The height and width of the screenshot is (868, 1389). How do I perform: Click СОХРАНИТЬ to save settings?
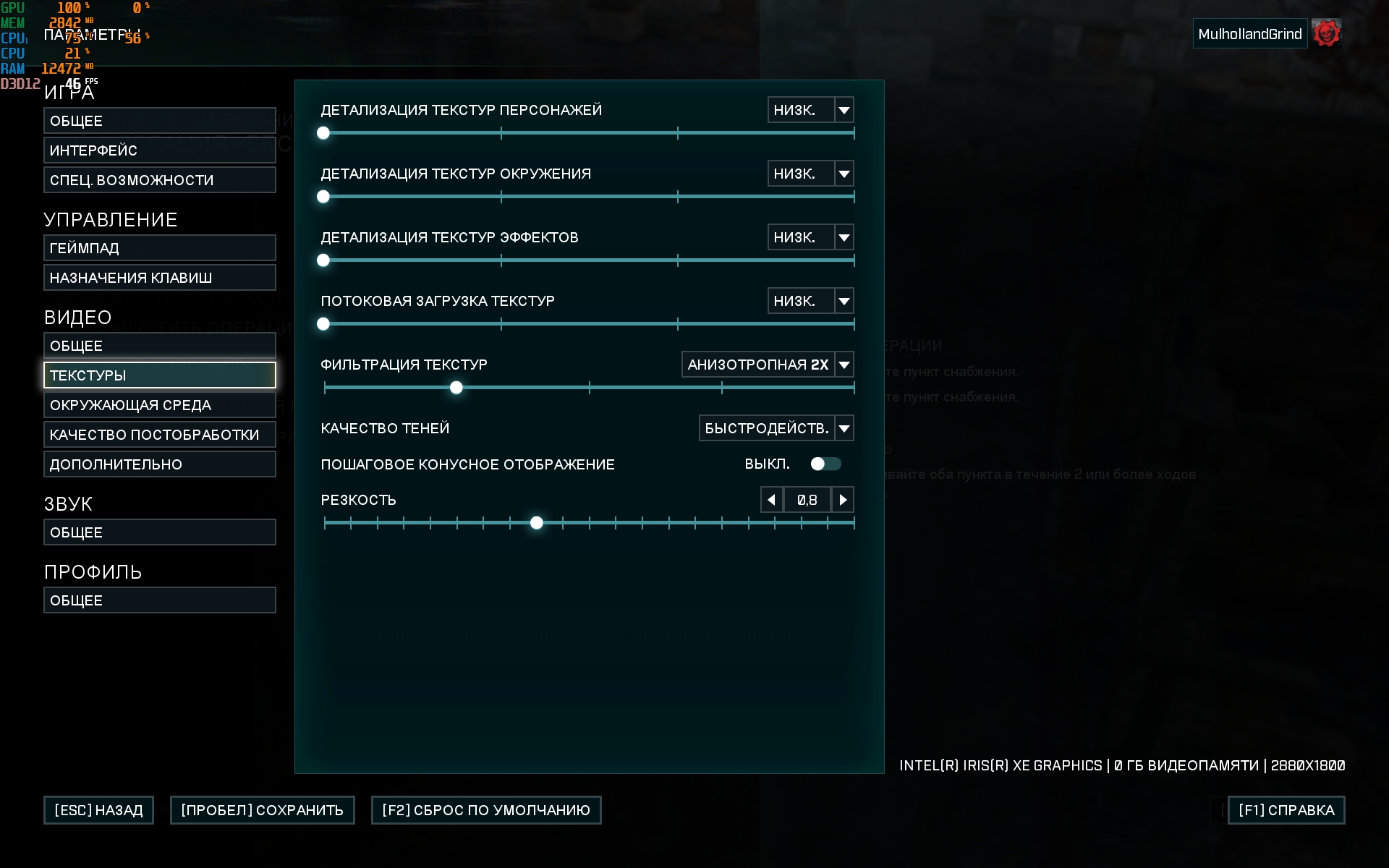pos(262,810)
